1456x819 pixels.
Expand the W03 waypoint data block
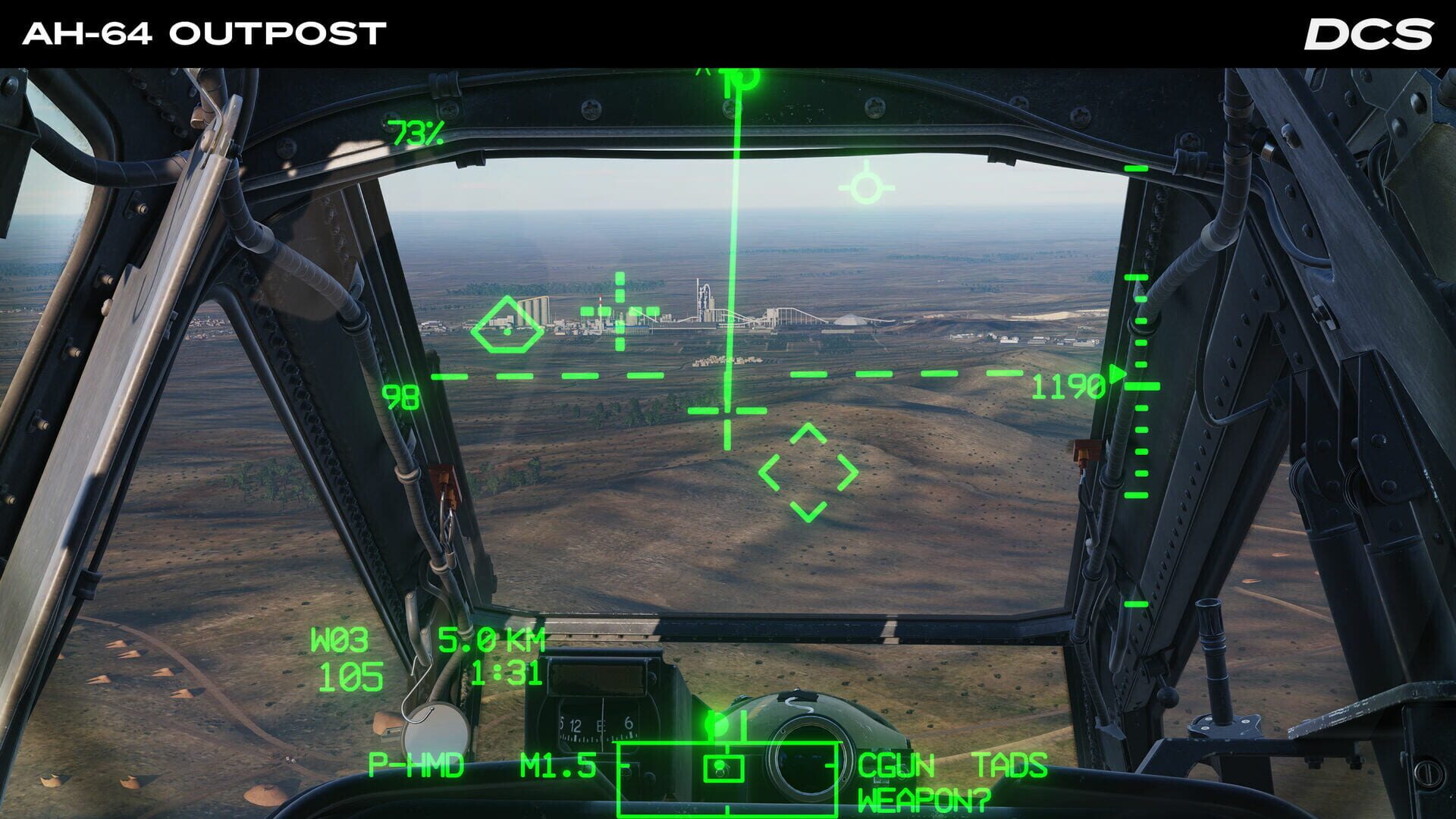click(338, 640)
